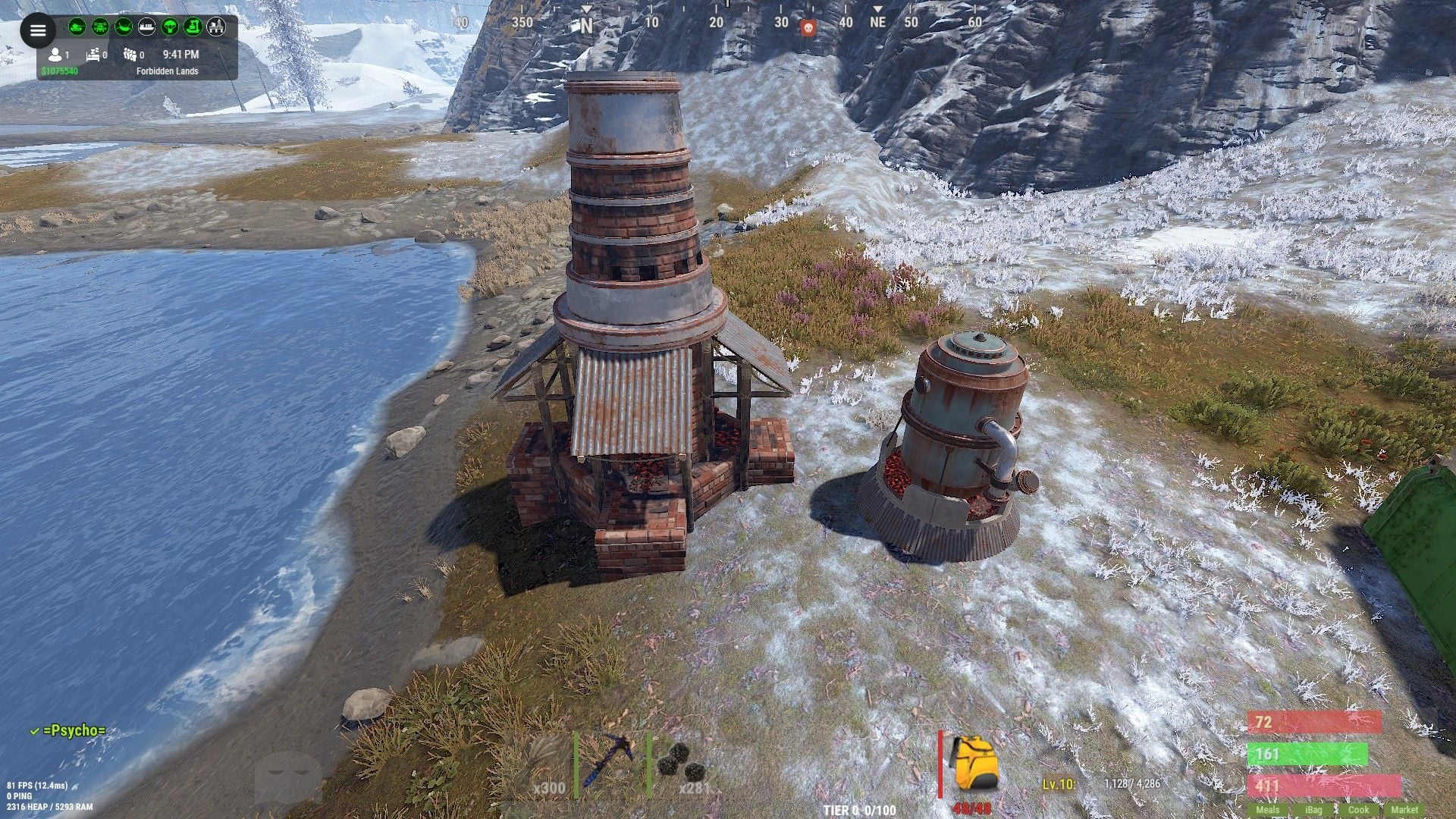Open the Meals button
This screenshot has width=1456, height=819.
click(1268, 810)
